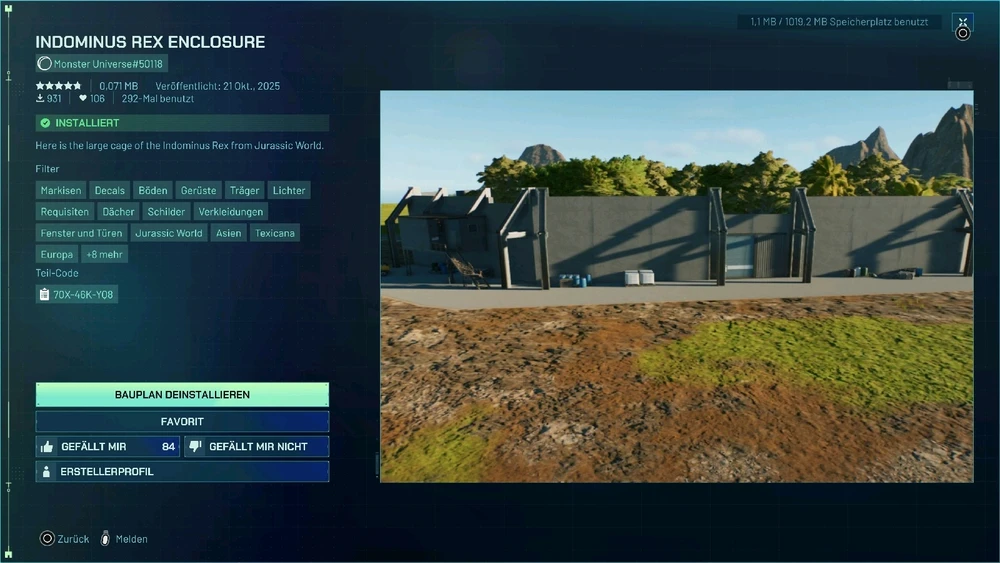This screenshot has height=563, width=1000.
Task: Open creator Monster Universe#50118
Action: click(102, 64)
